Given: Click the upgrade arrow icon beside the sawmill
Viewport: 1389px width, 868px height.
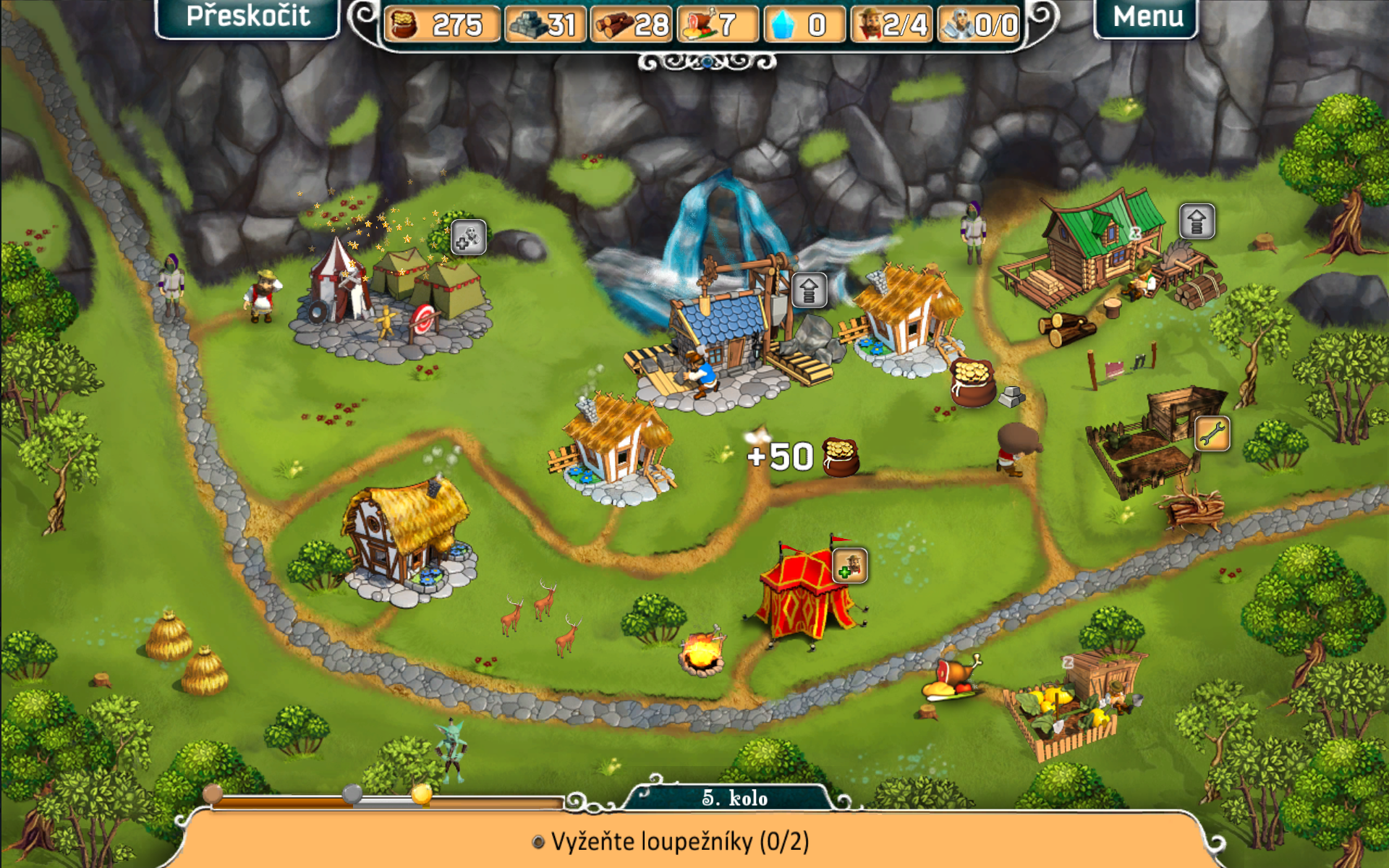Looking at the screenshot, I should [x=1197, y=221].
